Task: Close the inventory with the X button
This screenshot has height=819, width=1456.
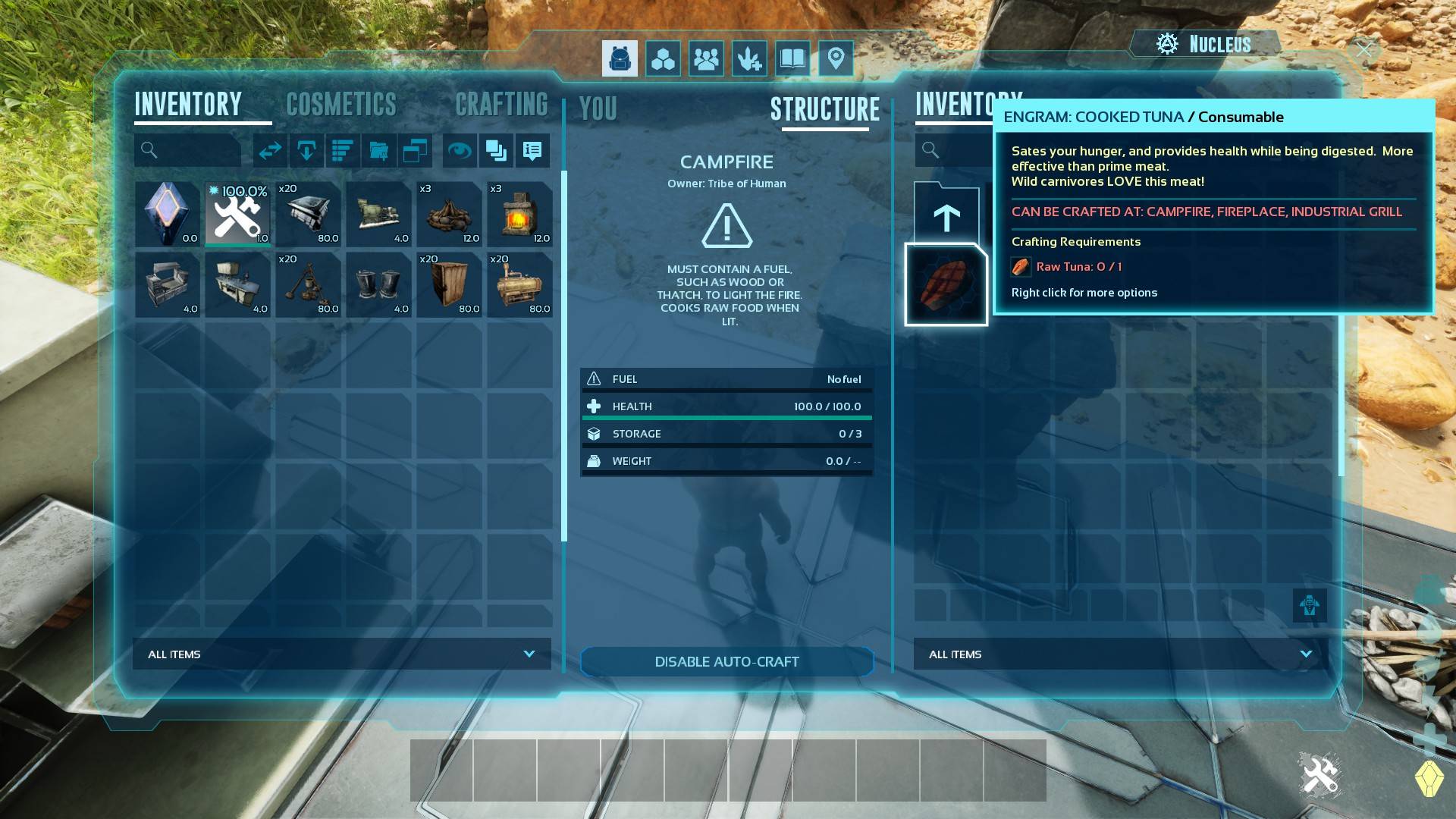Action: [1365, 49]
